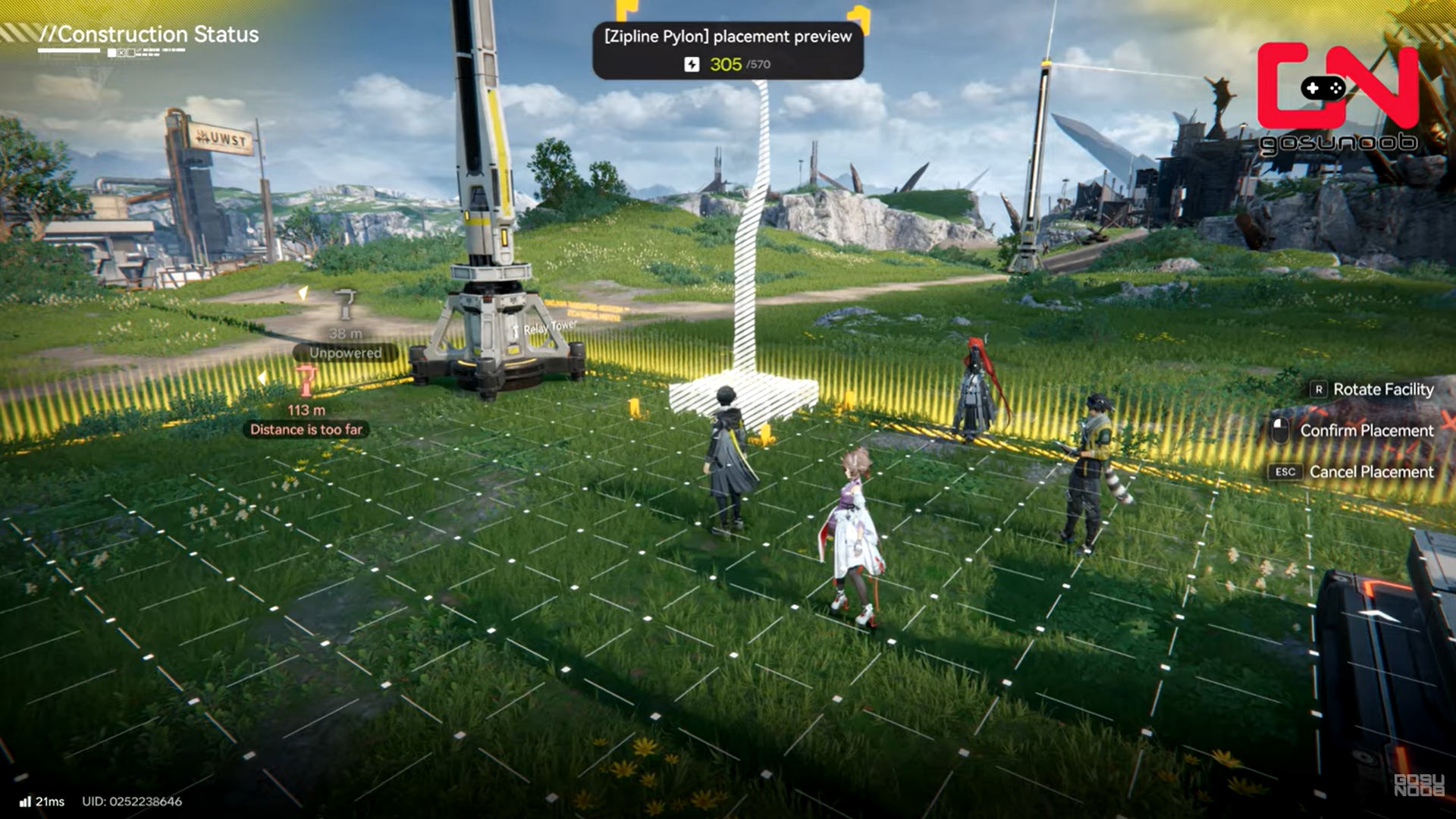Select the red zipline pylon marker at 113 m
The width and height of the screenshot is (1456, 819).
[x=306, y=381]
